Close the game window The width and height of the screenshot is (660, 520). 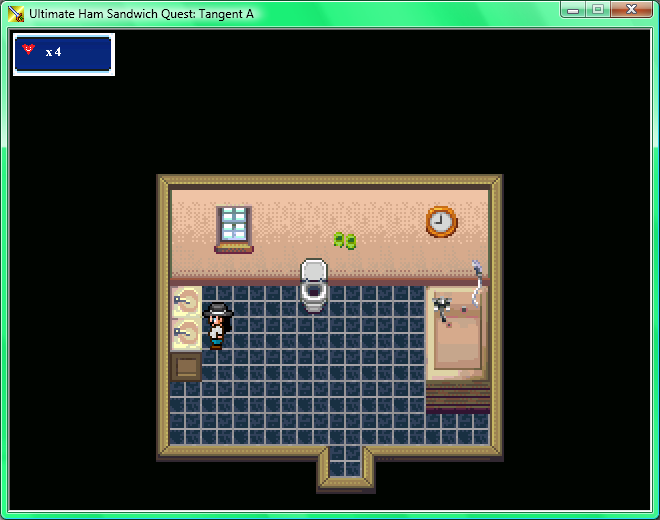[x=631, y=10]
